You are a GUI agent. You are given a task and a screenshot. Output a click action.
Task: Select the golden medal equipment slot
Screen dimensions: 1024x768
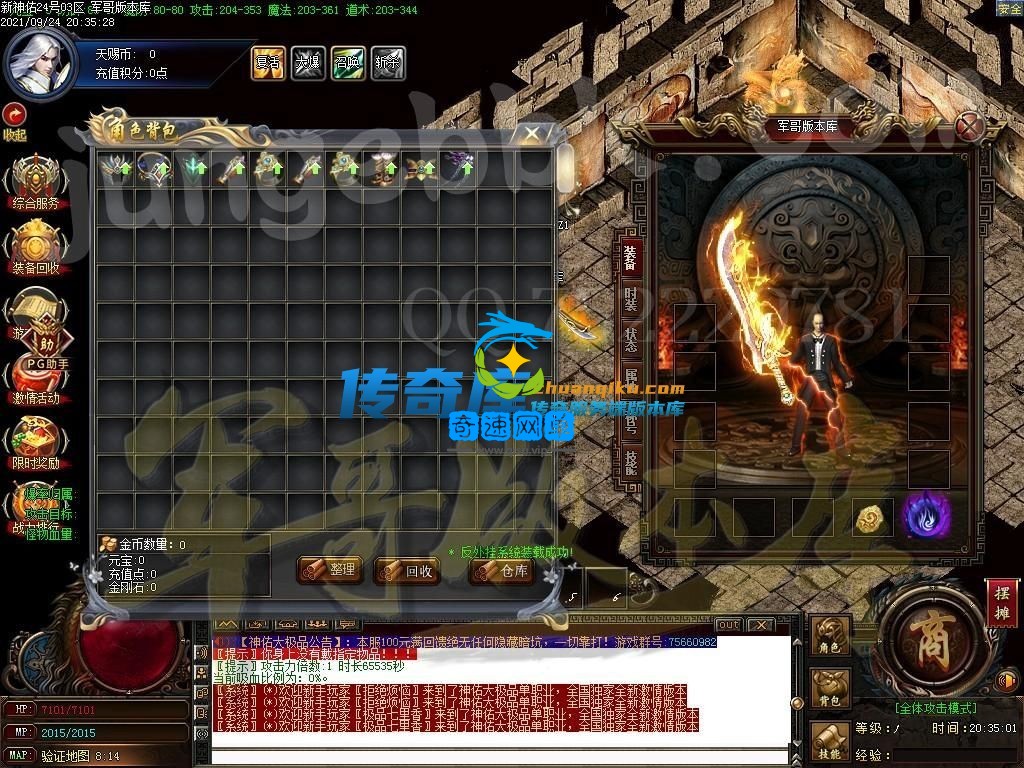pyautogui.click(x=871, y=517)
